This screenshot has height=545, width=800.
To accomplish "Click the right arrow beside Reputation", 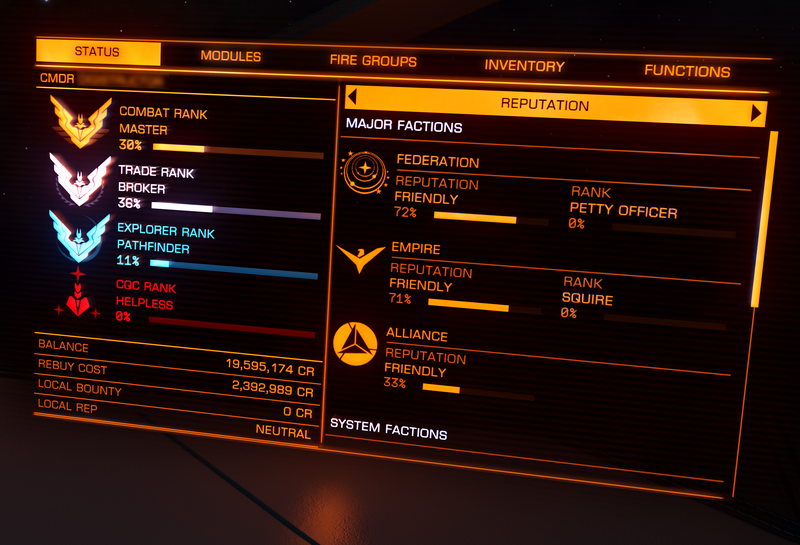I will (757, 113).
